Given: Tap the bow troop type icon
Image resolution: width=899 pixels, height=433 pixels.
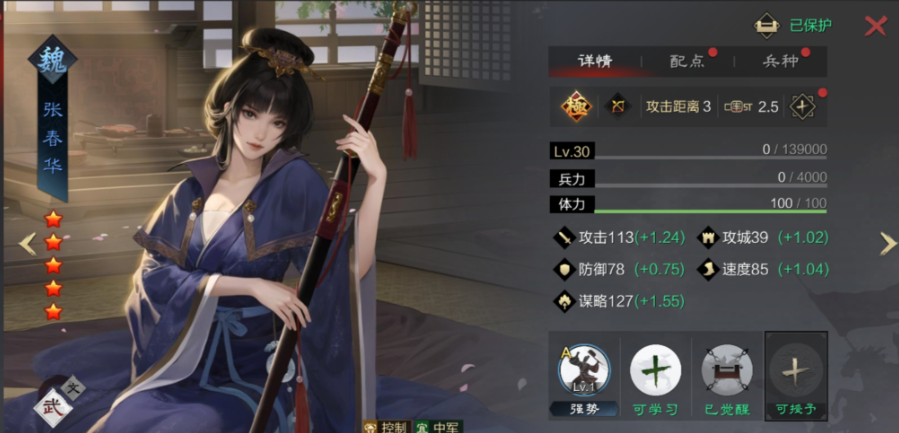Looking at the screenshot, I should pyautogui.click(x=618, y=106).
